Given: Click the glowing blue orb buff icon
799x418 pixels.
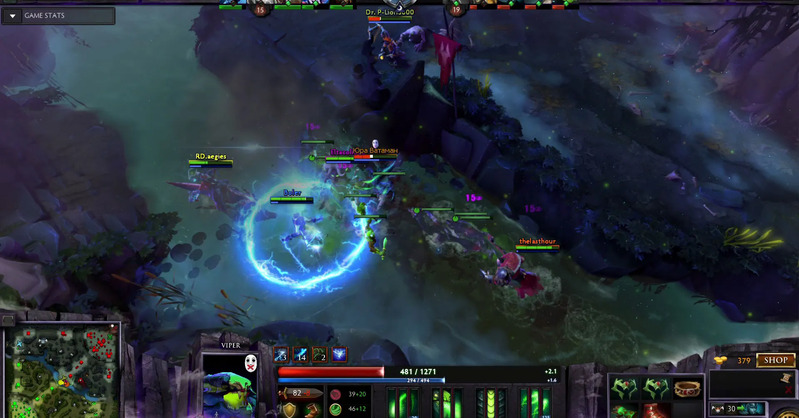Looking at the screenshot, I should pos(340,354).
